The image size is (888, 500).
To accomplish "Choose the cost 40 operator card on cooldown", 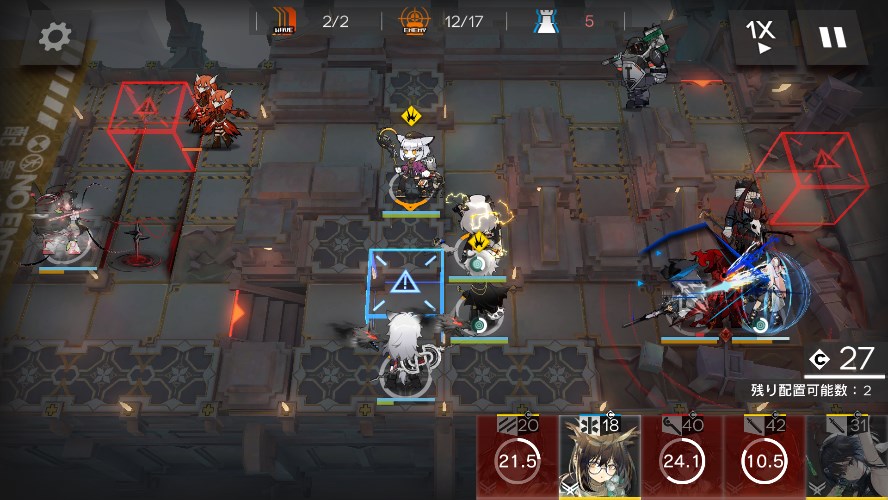I will coord(682,459).
